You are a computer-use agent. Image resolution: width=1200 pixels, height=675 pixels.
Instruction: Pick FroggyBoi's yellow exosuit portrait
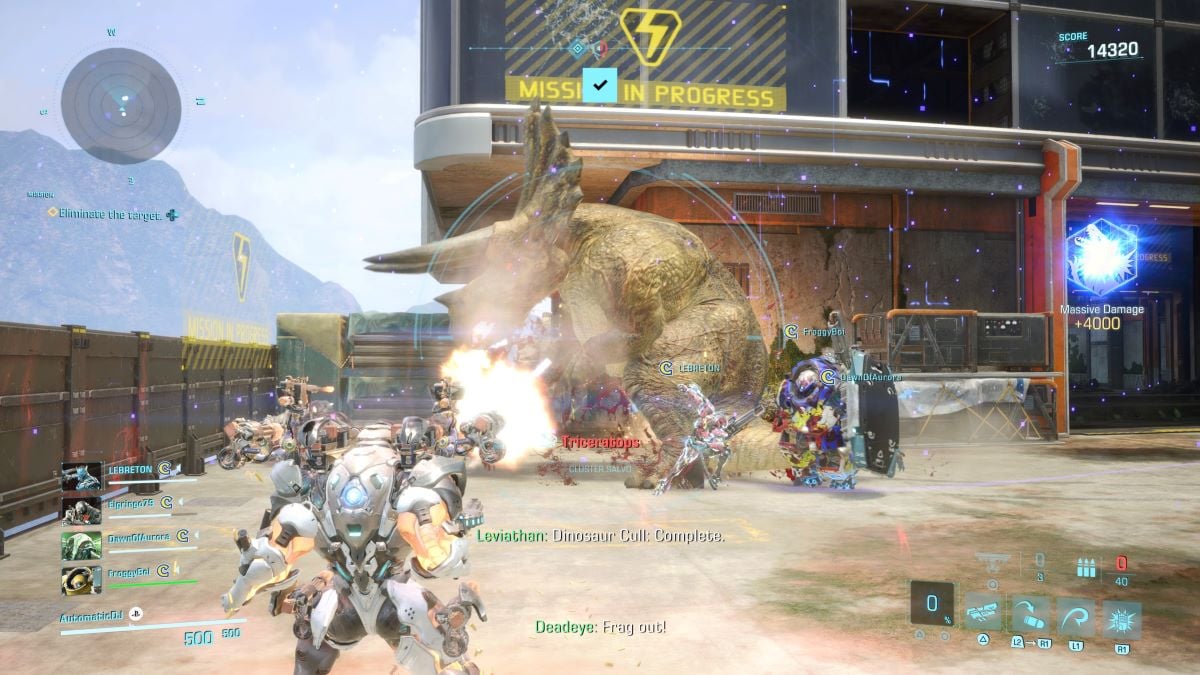click(81, 580)
